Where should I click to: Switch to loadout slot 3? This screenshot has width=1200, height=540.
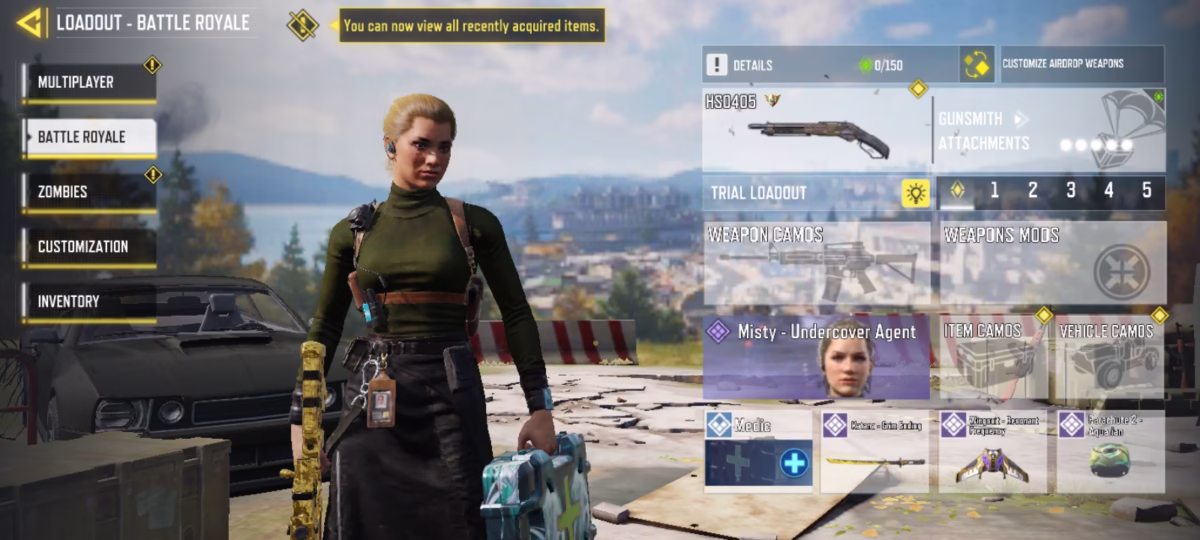[x=1070, y=191]
